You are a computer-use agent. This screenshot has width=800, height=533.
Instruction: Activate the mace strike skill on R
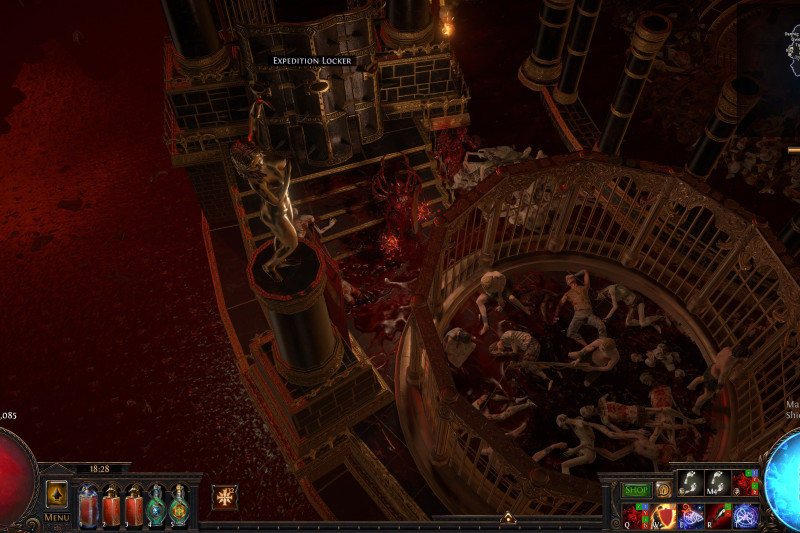pos(719,516)
